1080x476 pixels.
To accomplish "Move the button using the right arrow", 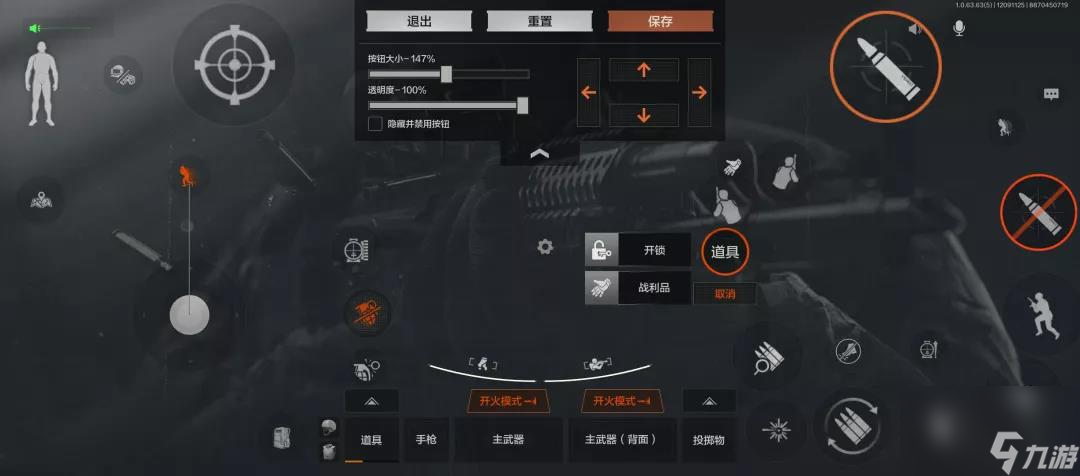I will (x=699, y=92).
